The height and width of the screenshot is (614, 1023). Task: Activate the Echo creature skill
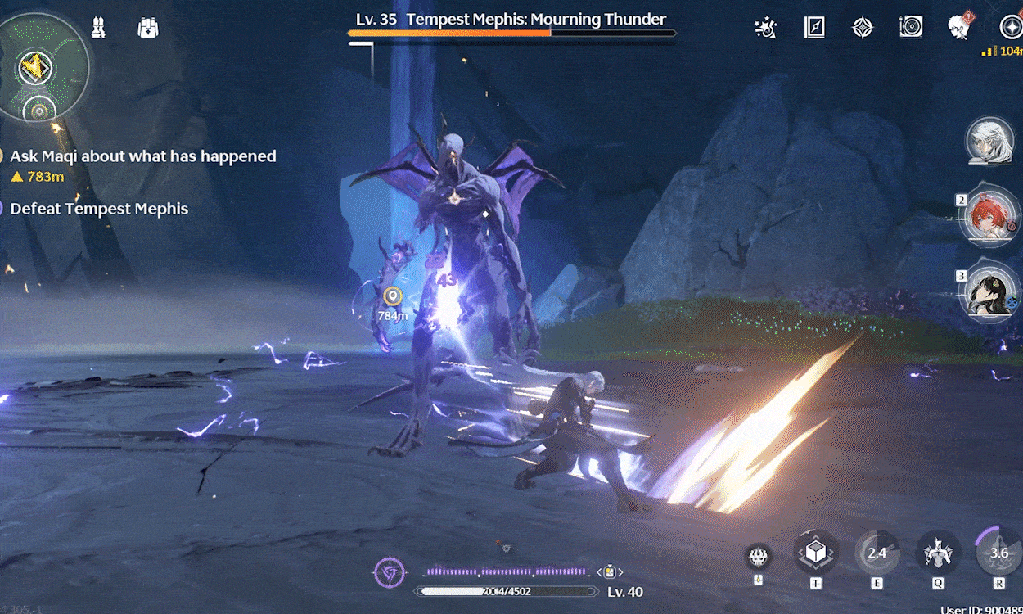click(938, 553)
